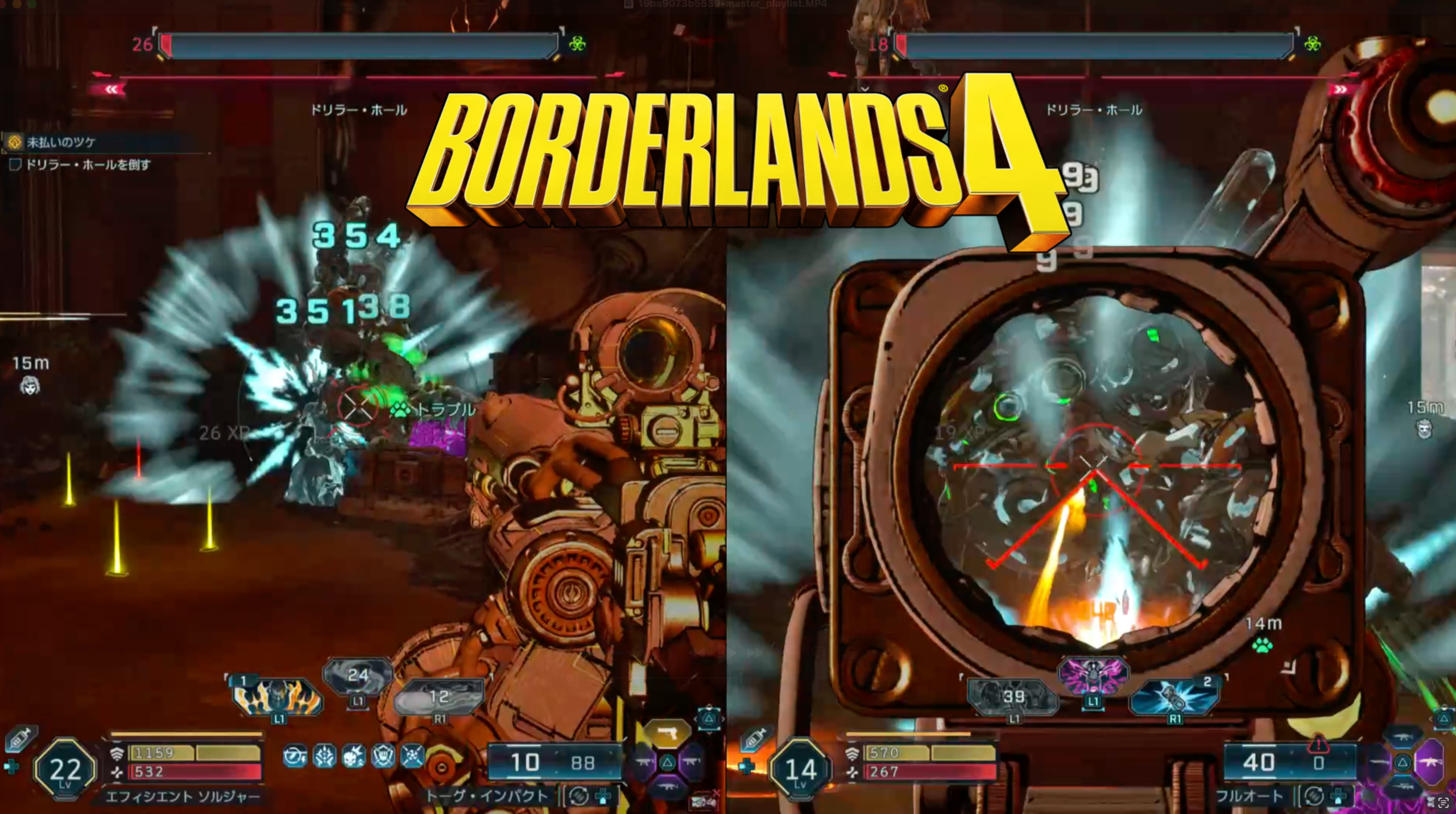Click the level 22 character badge

65,770
